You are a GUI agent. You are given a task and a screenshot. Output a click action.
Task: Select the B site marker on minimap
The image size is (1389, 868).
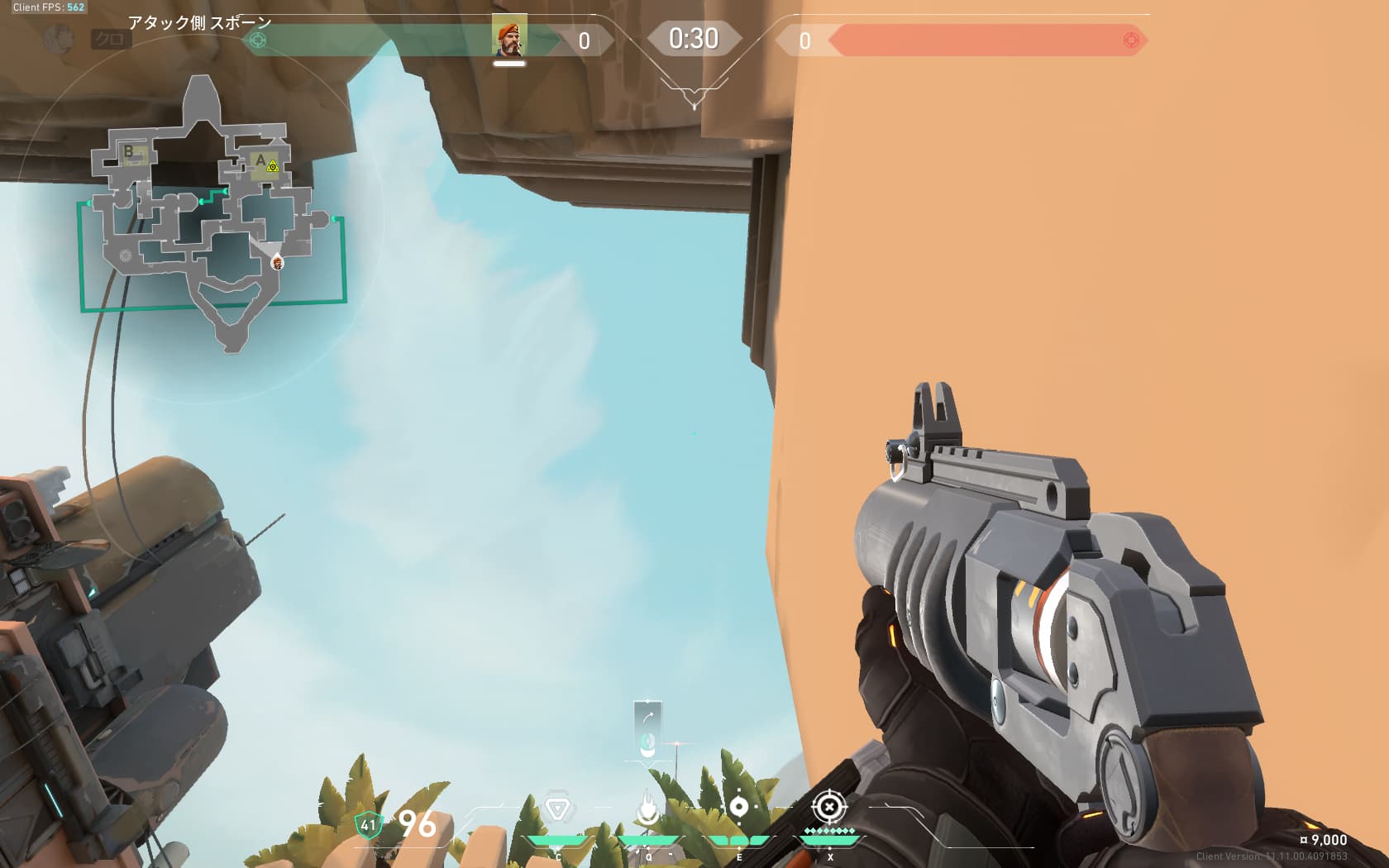129,152
